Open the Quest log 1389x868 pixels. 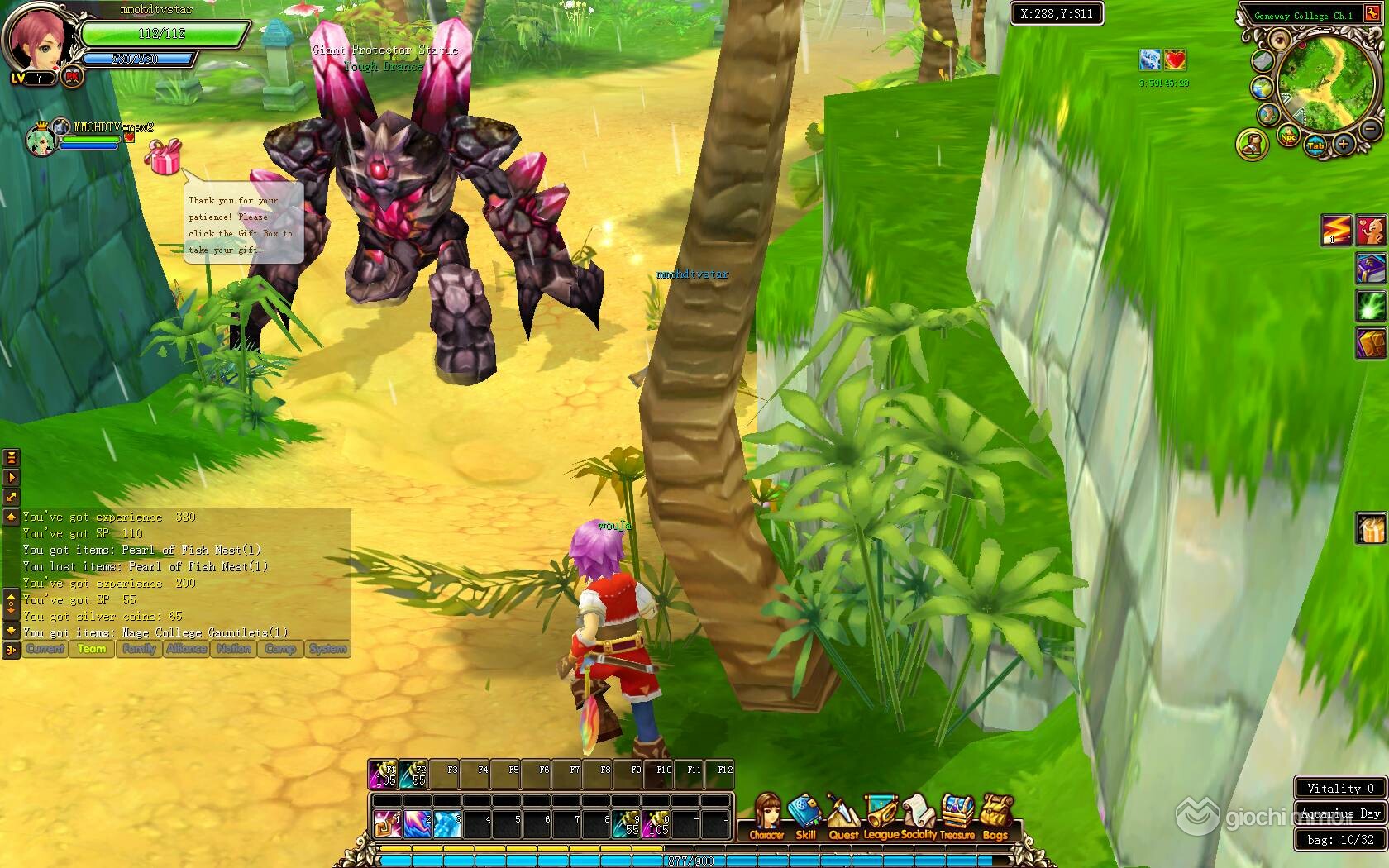(x=842, y=817)
